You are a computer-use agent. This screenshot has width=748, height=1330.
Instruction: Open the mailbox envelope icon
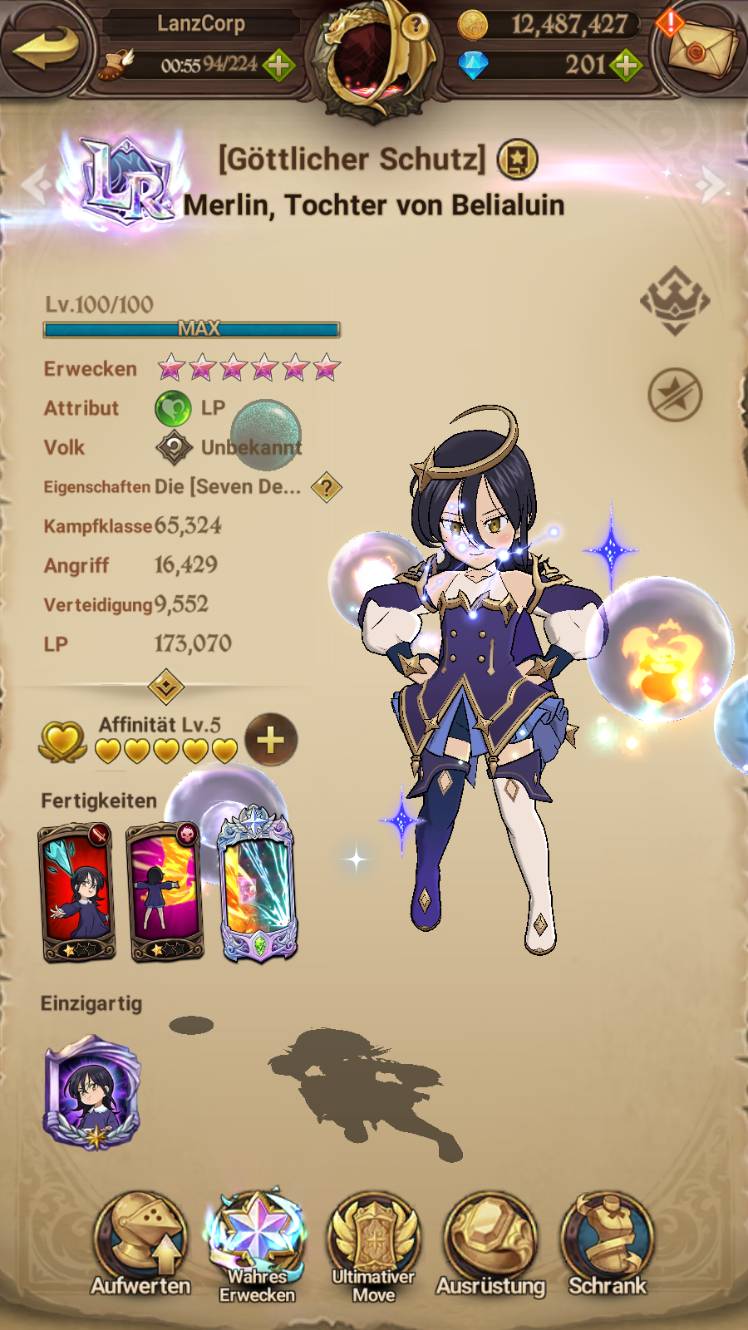701,50
